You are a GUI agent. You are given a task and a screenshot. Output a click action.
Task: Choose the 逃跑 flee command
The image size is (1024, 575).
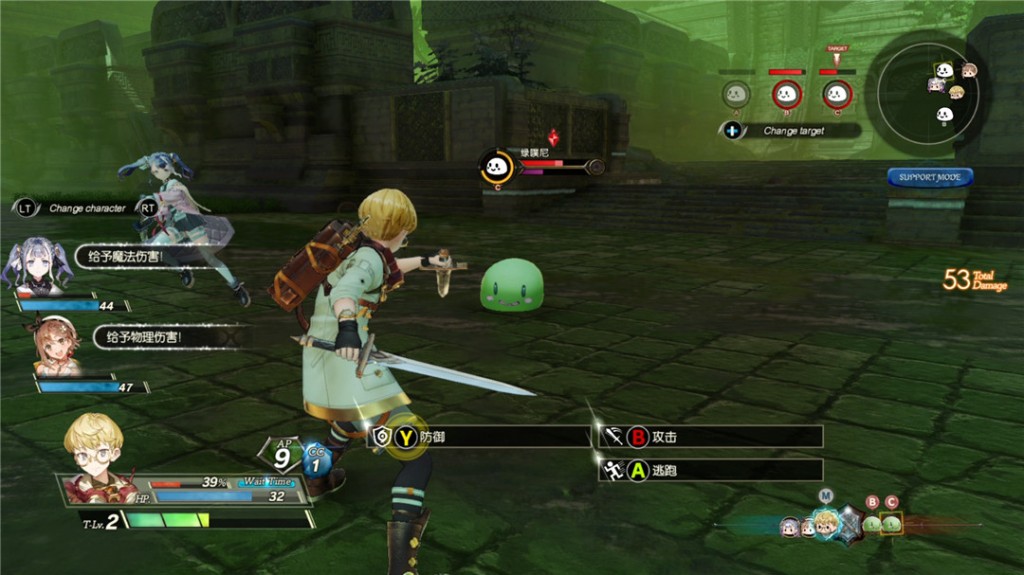point(710,470)
